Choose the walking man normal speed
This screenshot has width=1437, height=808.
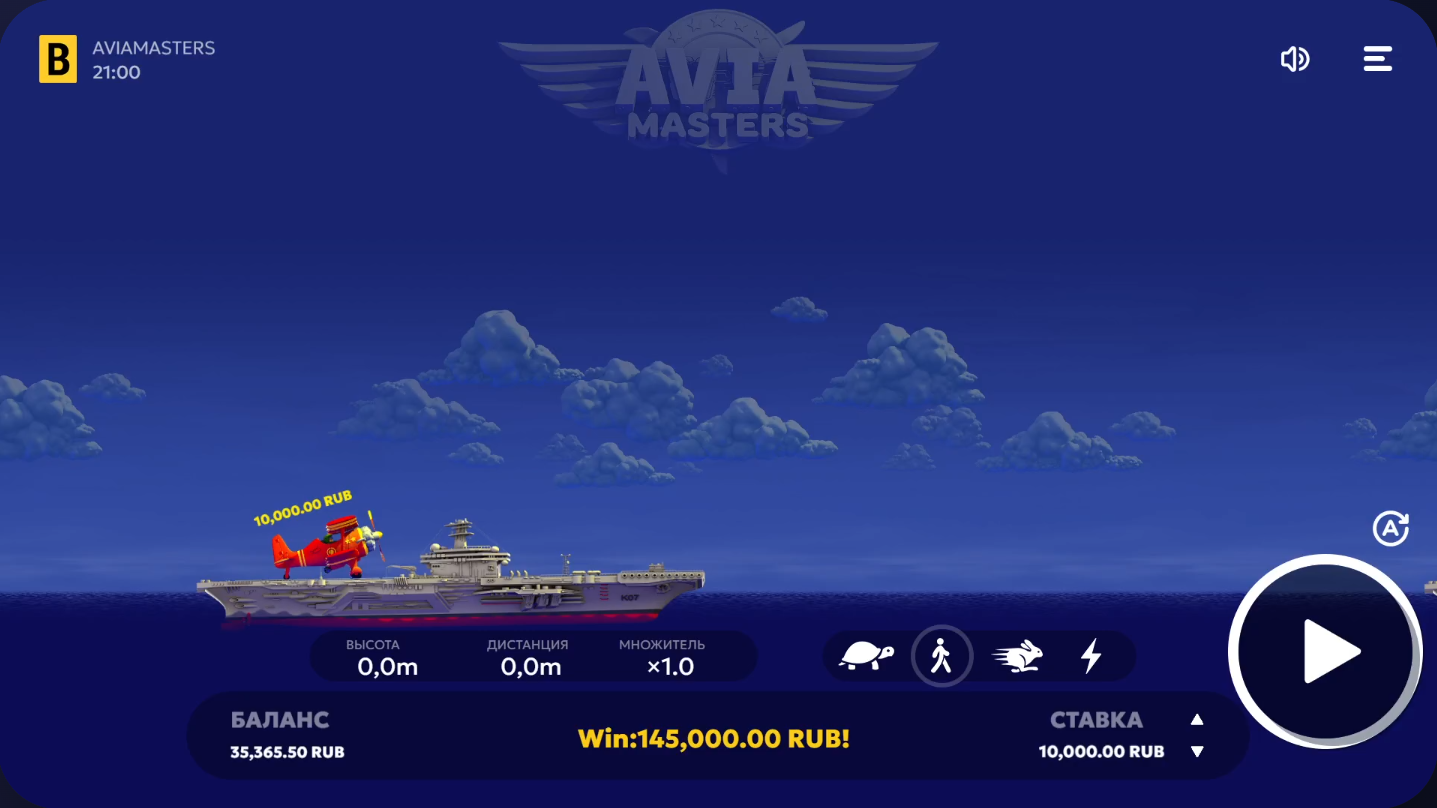[x=941, y=656]
